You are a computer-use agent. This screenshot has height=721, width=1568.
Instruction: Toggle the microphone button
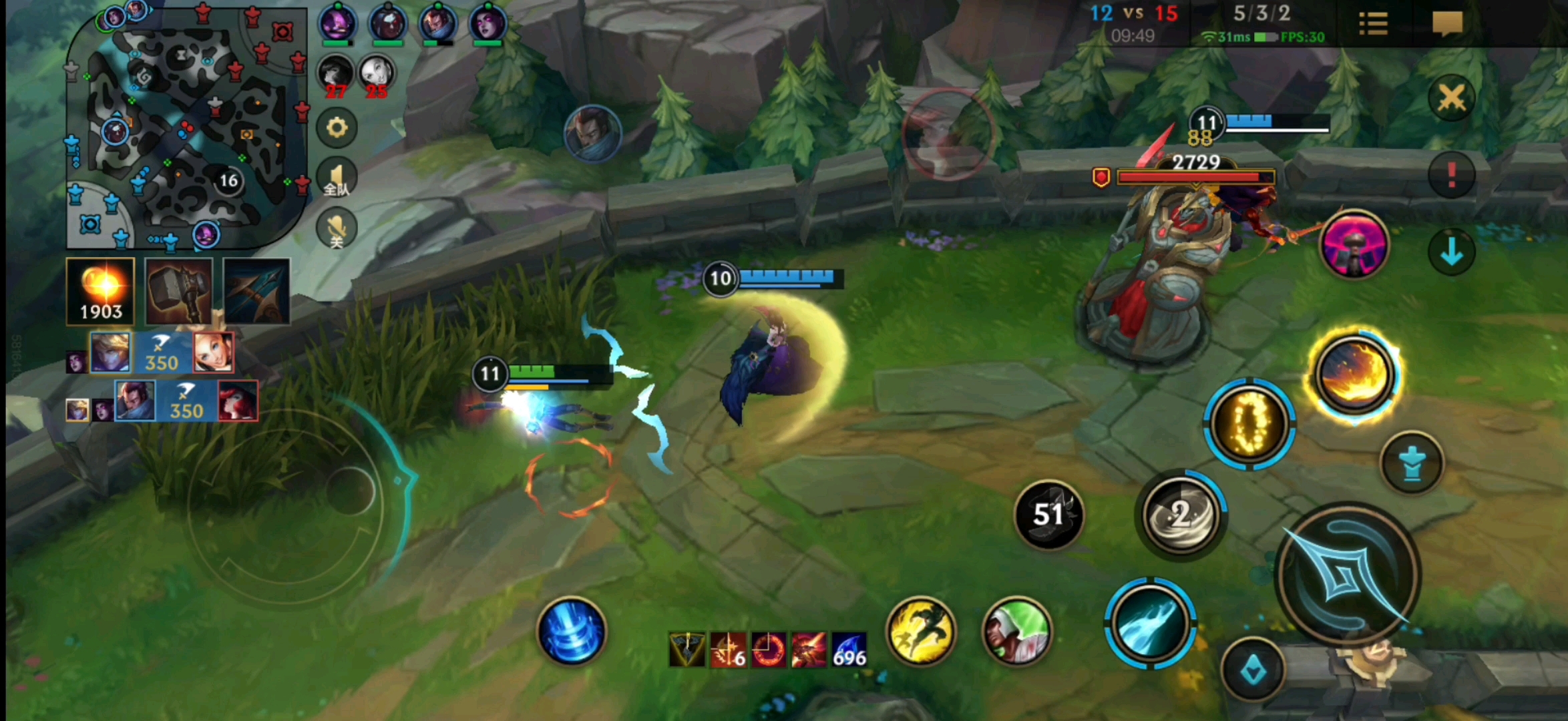point(337,228)
